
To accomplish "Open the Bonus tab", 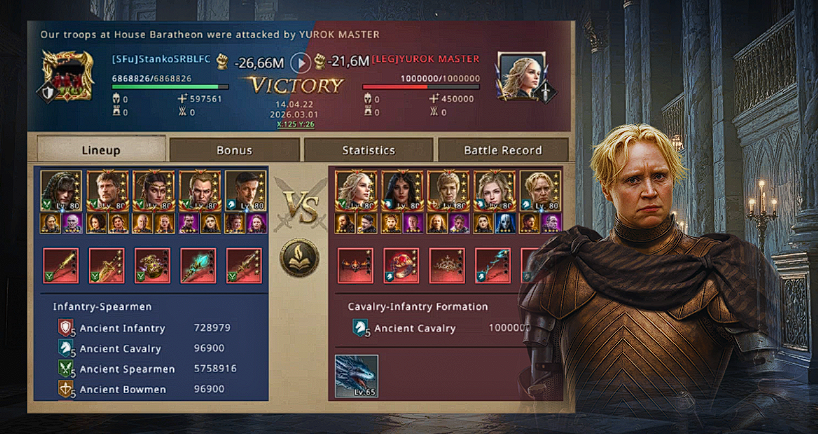I will coord(234,150).
